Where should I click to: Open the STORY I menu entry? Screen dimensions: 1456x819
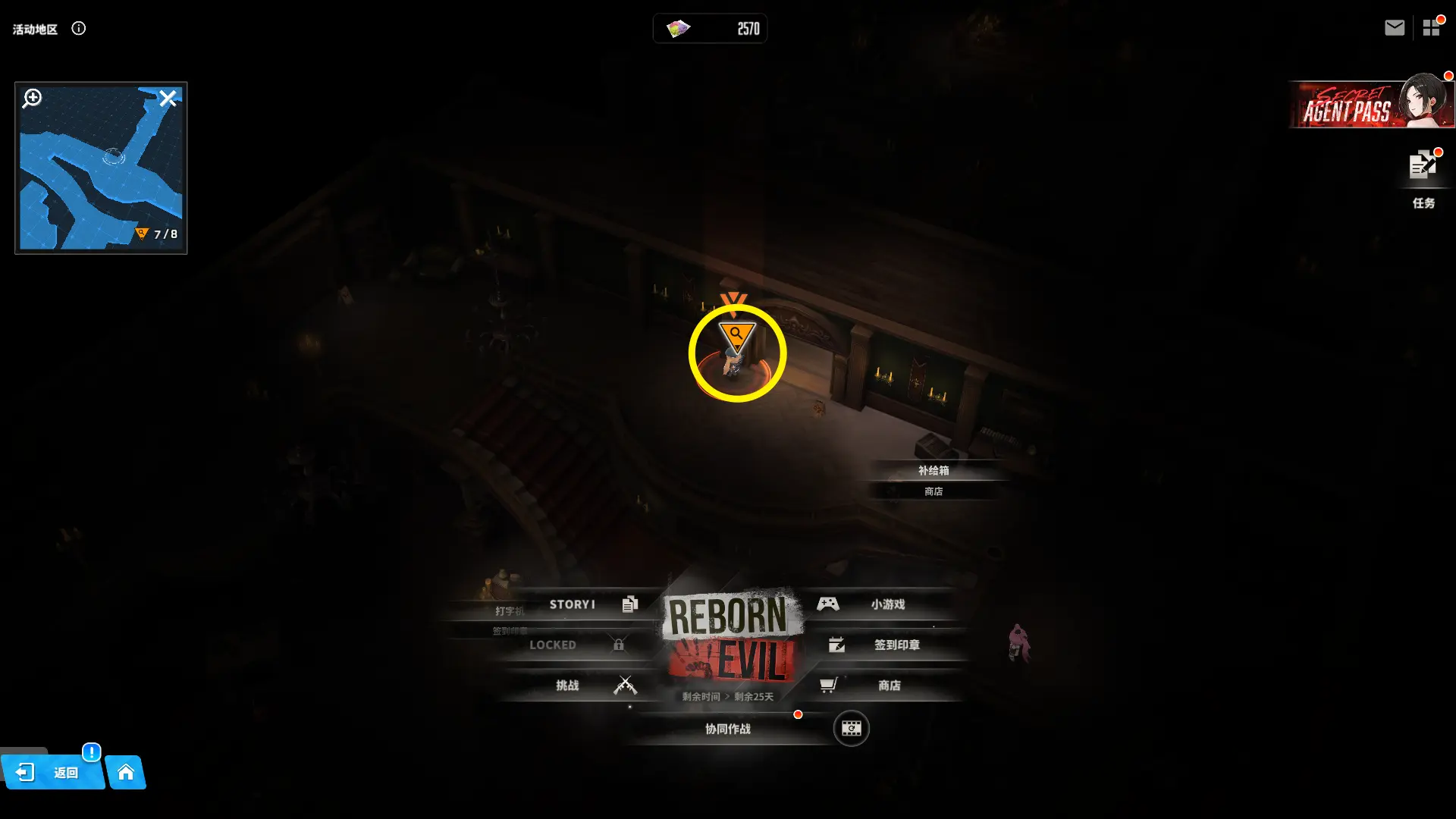tap(584, 604)
